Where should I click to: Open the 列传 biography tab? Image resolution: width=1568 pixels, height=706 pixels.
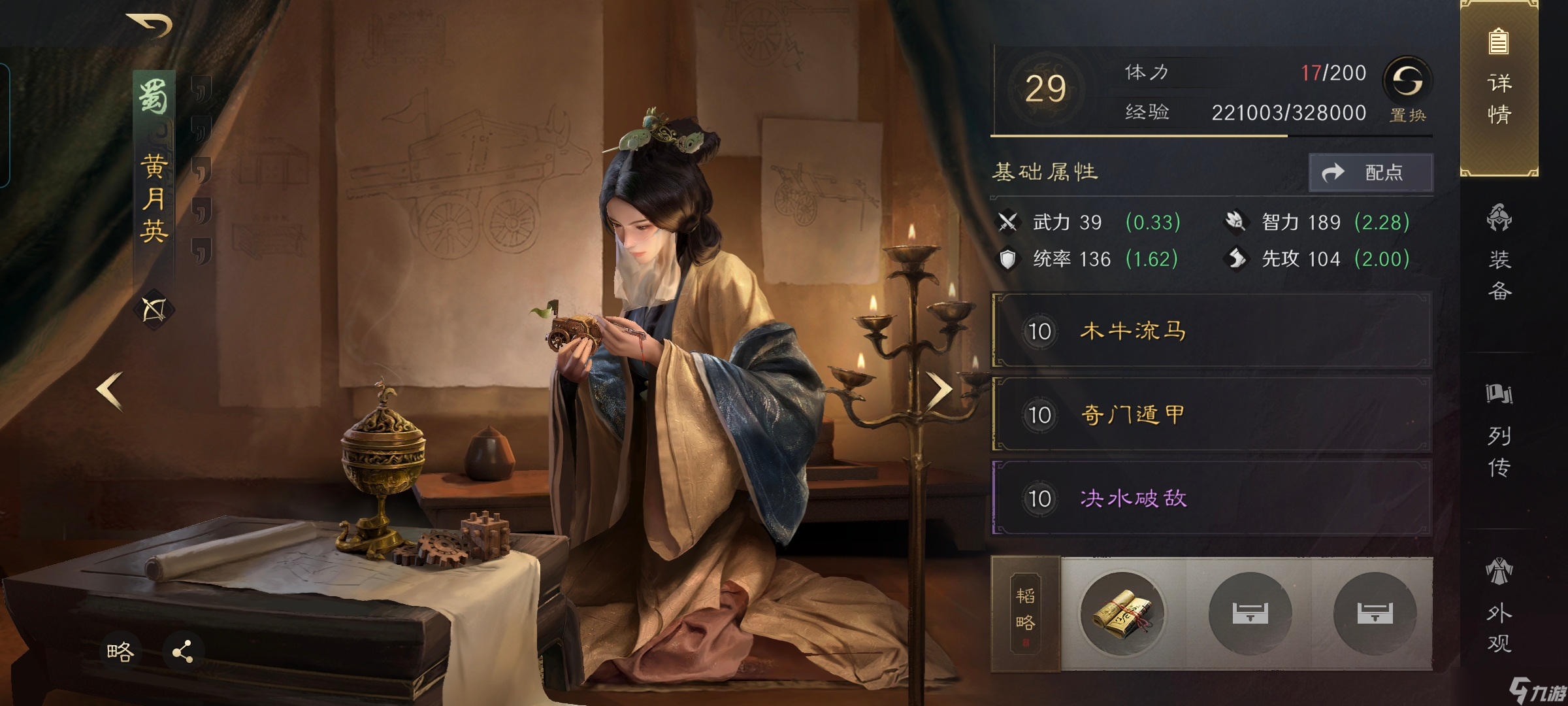coord(1499,431)
